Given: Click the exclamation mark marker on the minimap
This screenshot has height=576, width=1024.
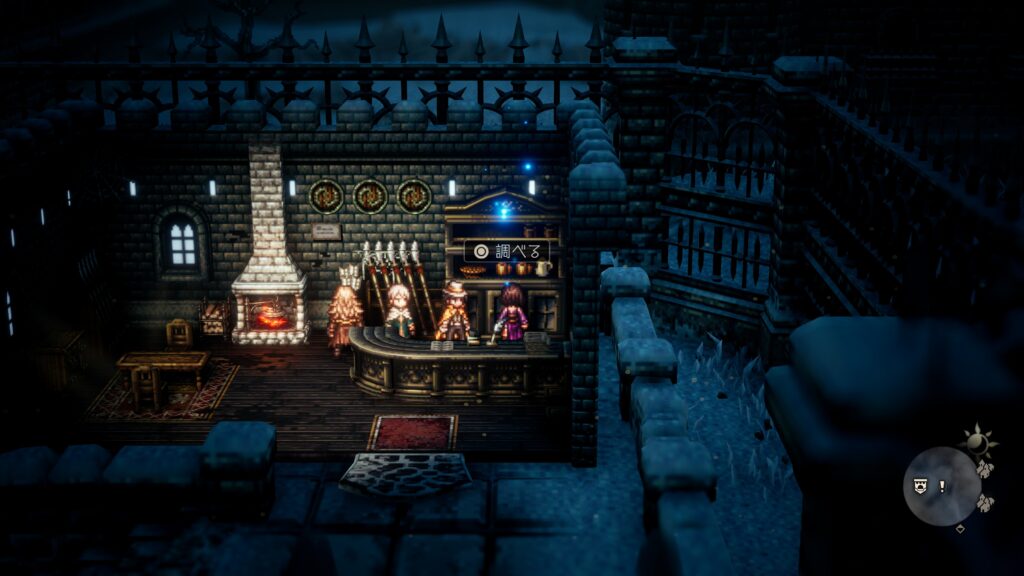Looking at the screenshot, I should pyautogui.click(x=941, y=487).
